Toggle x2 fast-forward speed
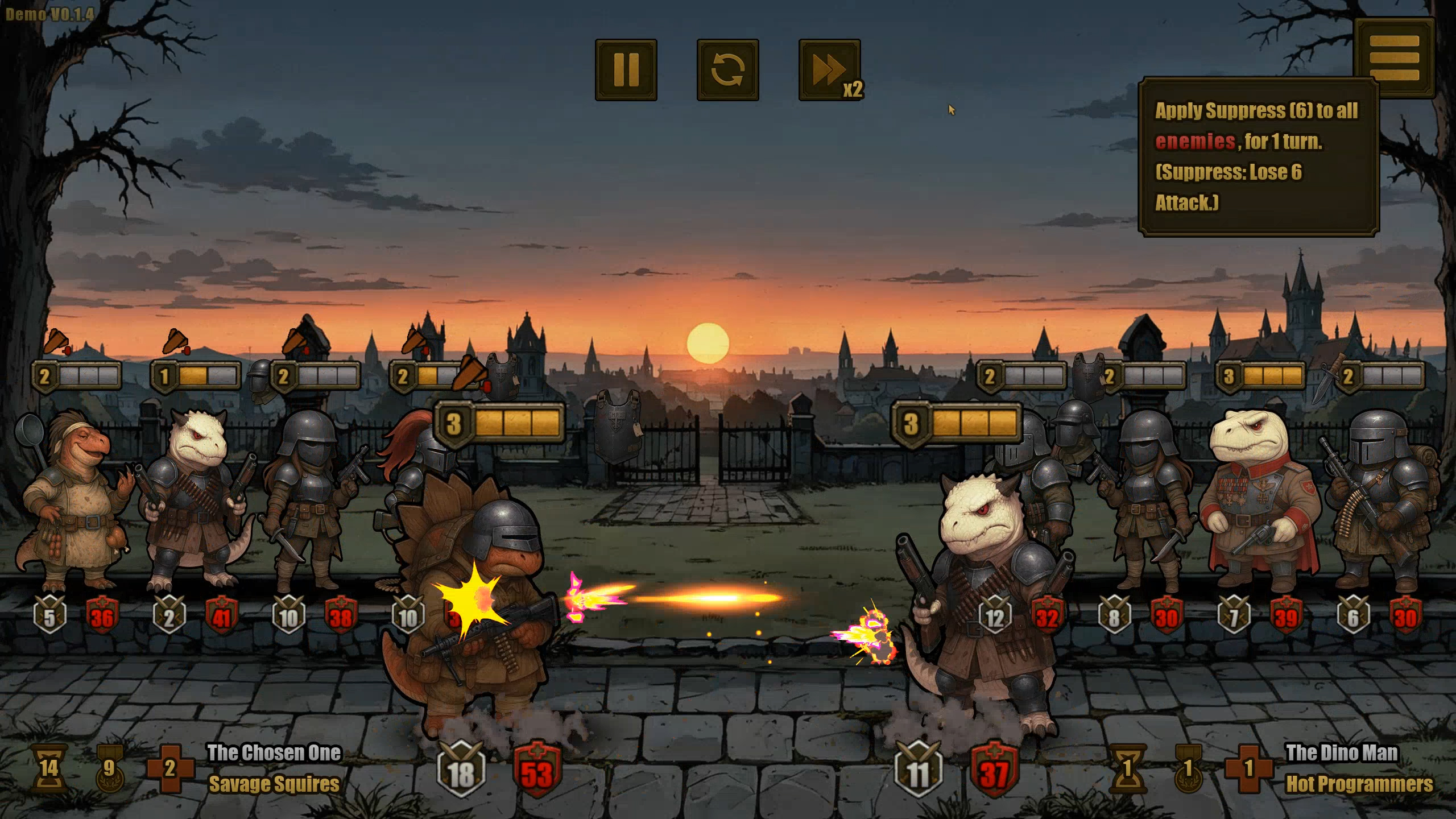The height and width of the screenshot is (819, 1456). pos(829,70)
